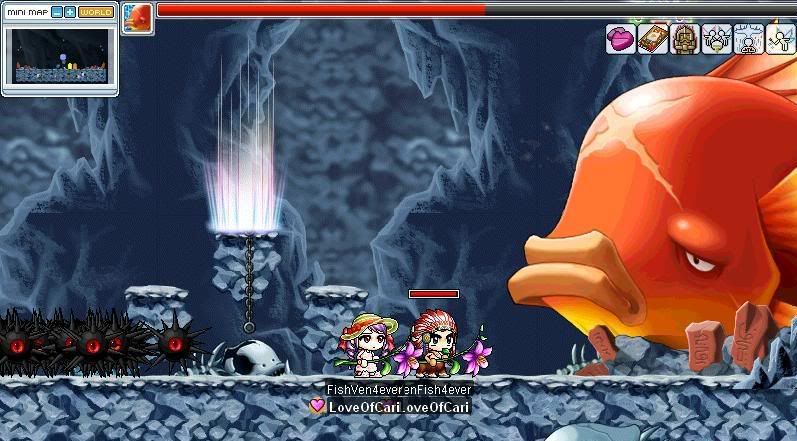The width and height of the screenshot is (797, 441).
Task: Click the two winged figures buff icon
Action: coord(715,39)
